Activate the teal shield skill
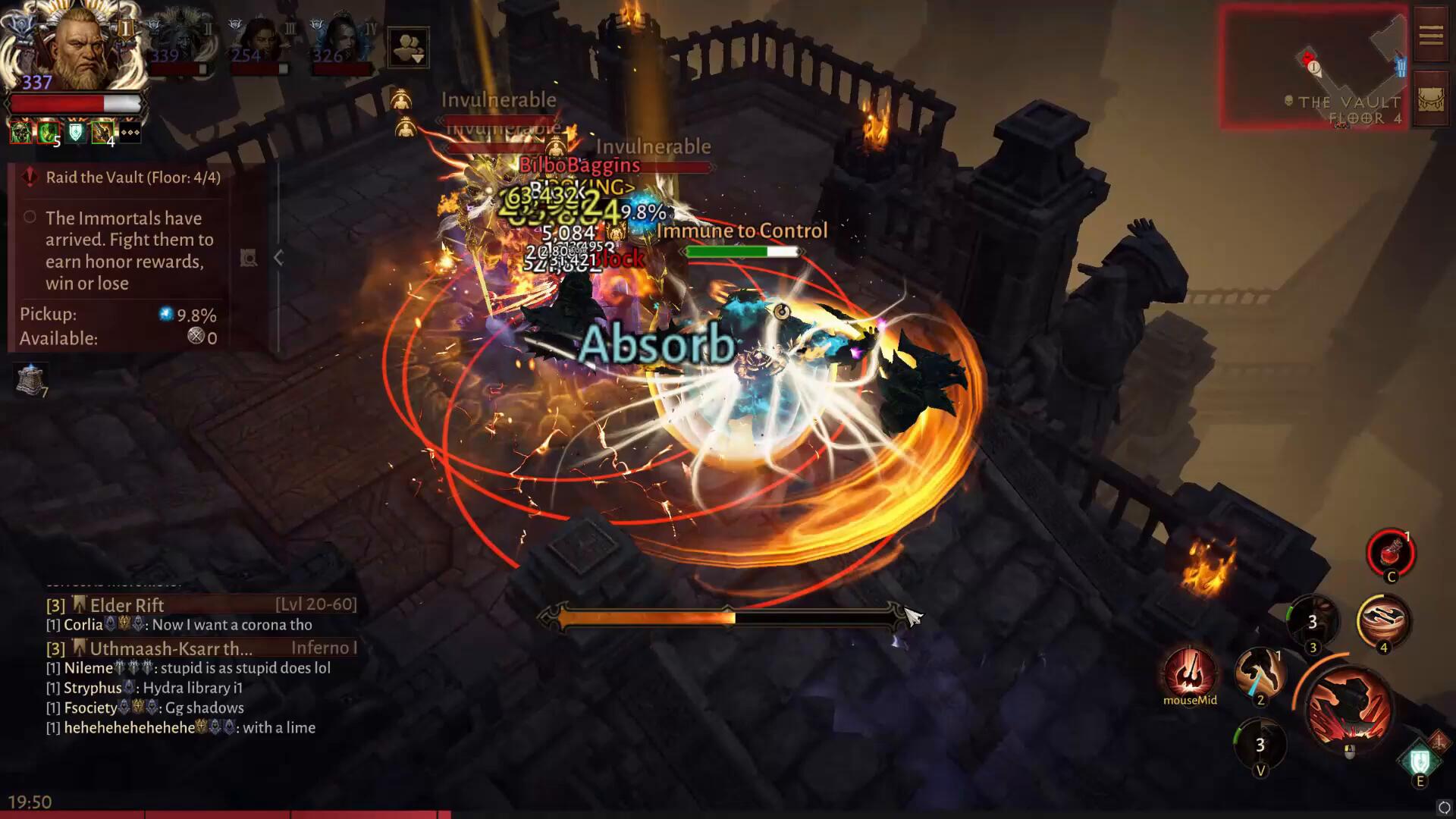Screen dimensions: 1456x819 pyautogui.click(x=1420, y=761)
